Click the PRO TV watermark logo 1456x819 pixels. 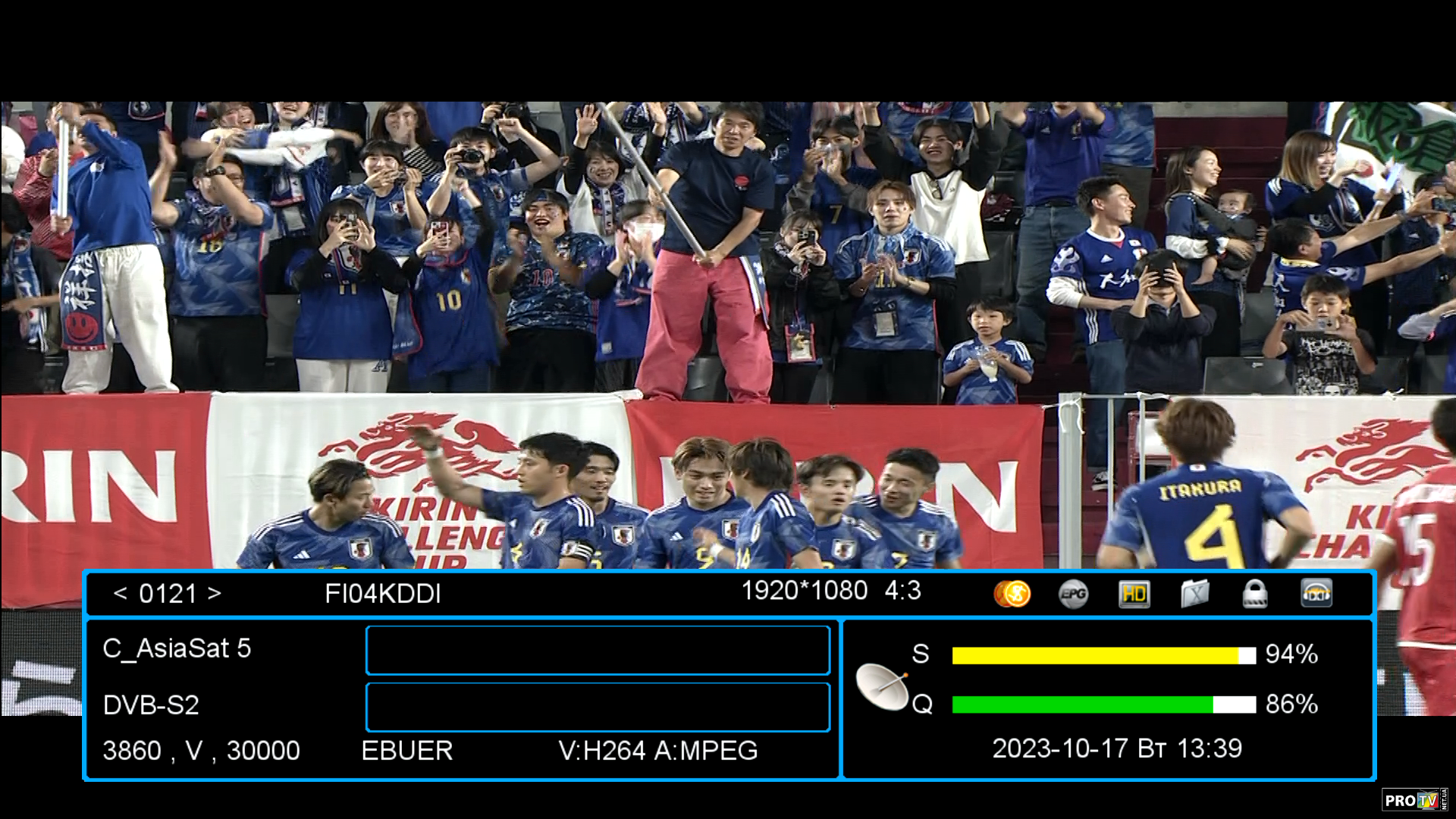pyautogui.click(x=1414, y=799)
